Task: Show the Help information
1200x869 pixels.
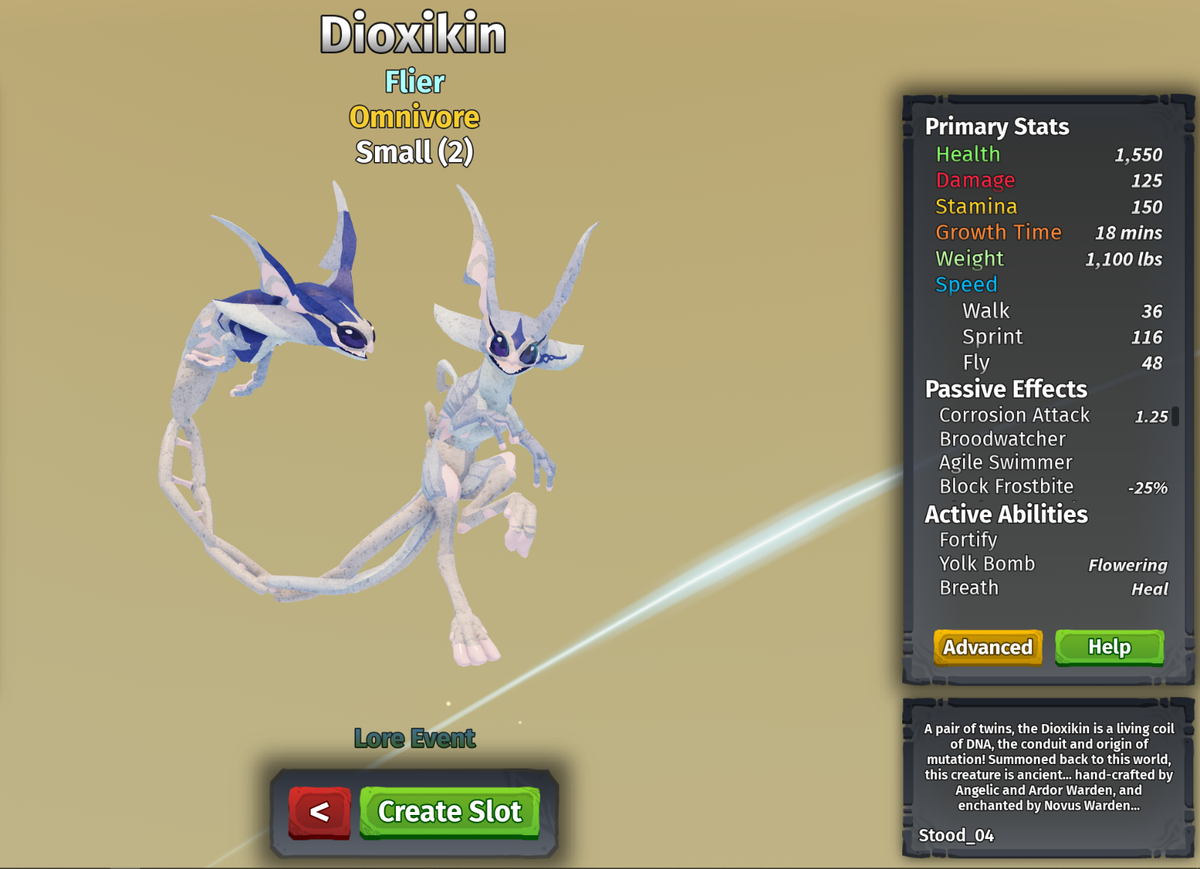Action: [x=1109, y=647]
